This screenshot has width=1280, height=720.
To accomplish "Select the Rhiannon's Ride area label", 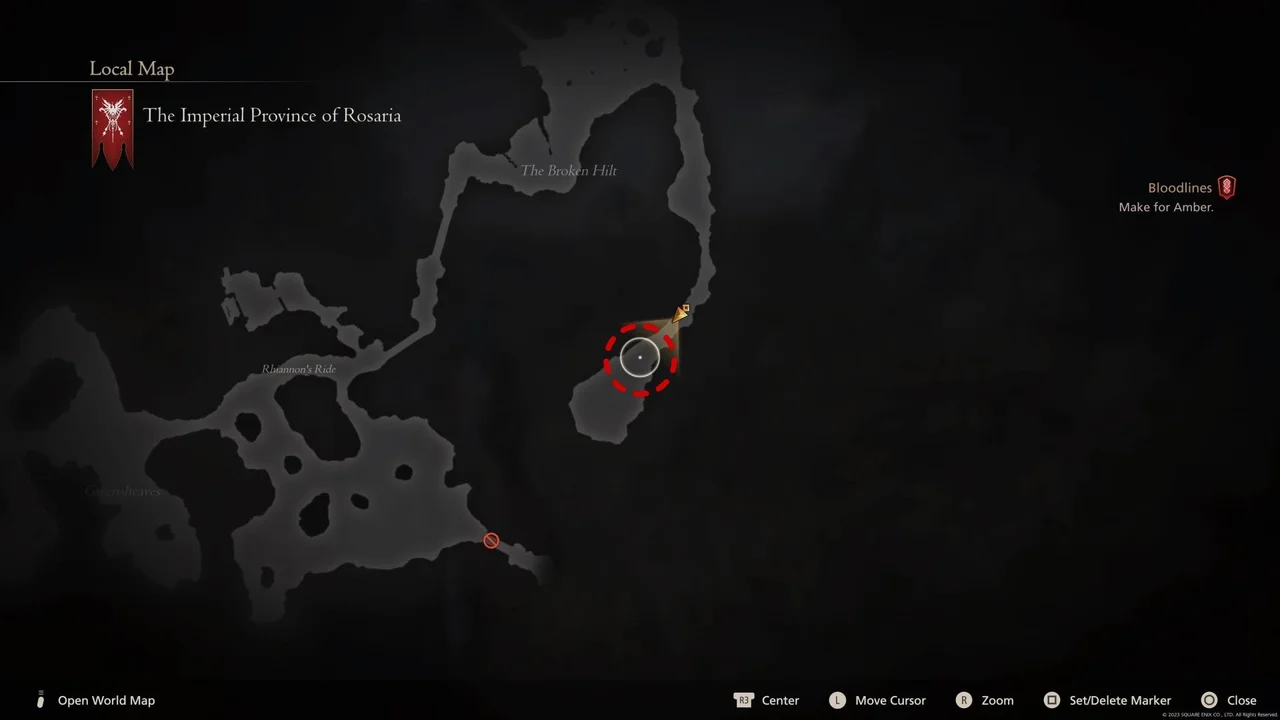I will coord(298,368).
